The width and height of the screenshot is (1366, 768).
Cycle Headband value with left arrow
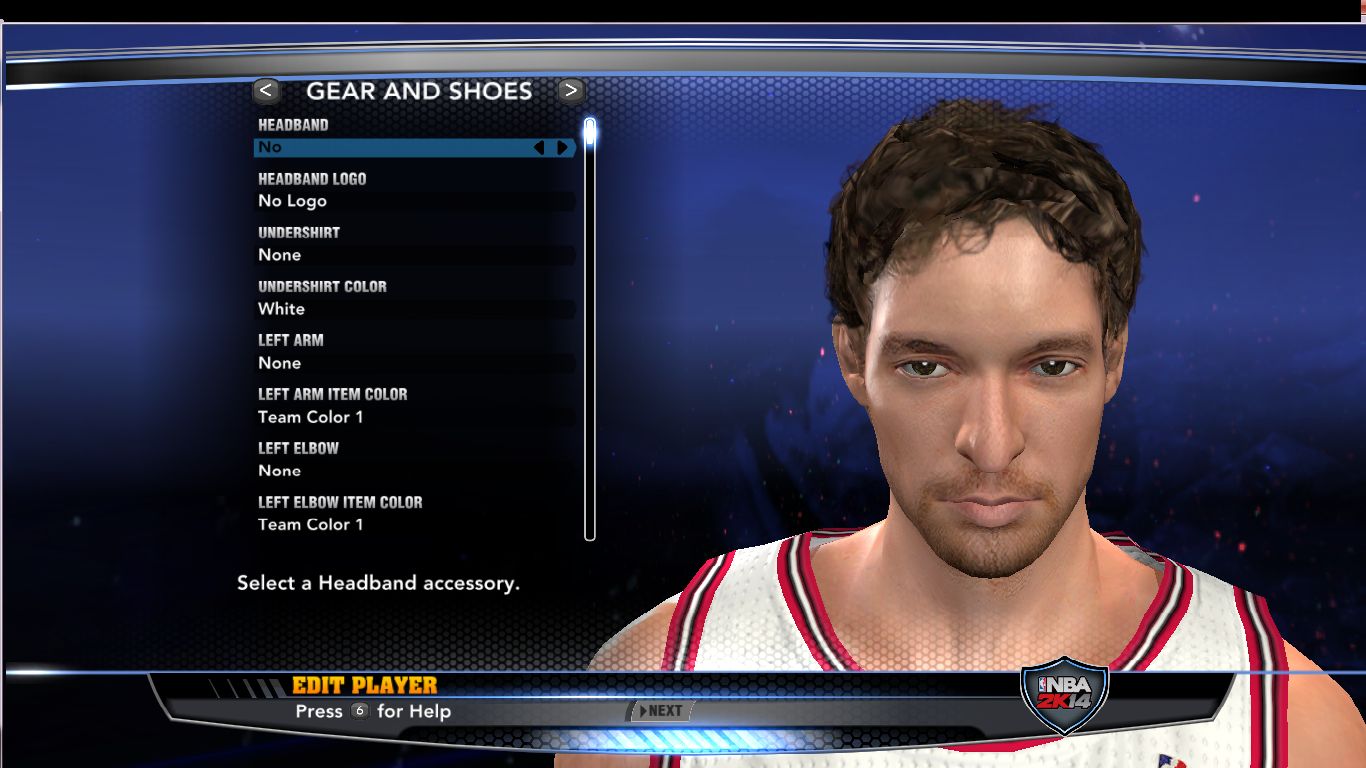539,148
